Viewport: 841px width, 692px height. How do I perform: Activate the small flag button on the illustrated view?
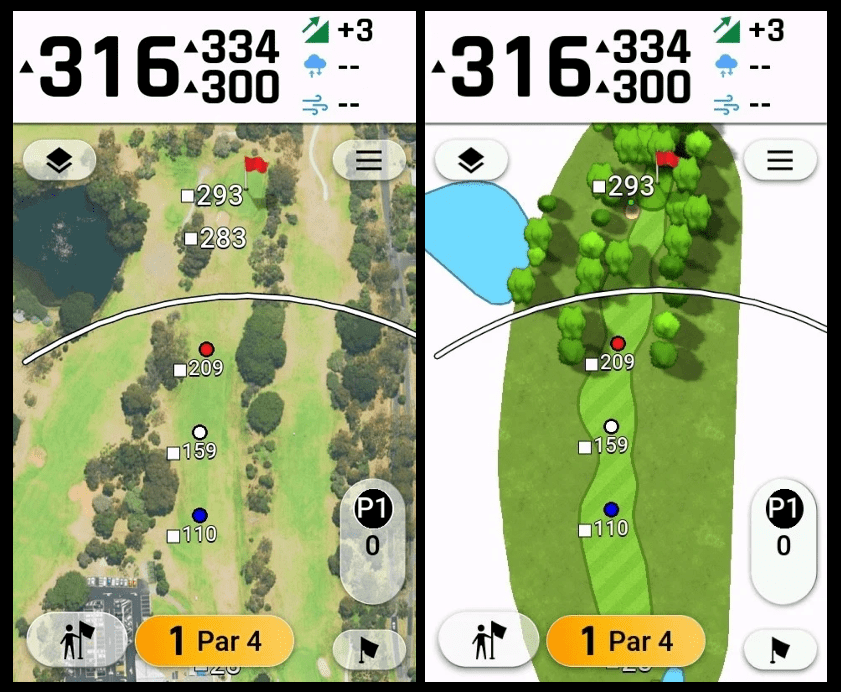(x=780, y=650)
